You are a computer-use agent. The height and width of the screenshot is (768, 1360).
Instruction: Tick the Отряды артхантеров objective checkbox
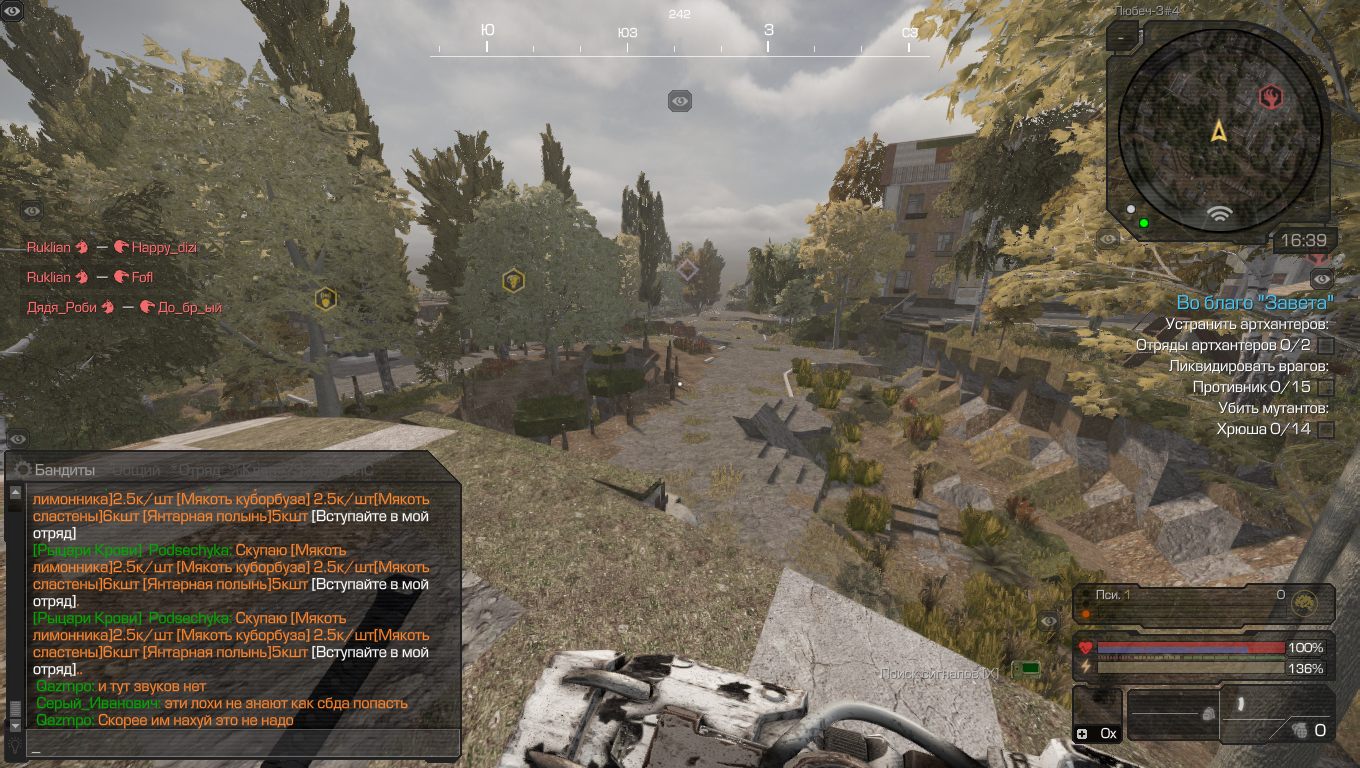pos(1326,345)
